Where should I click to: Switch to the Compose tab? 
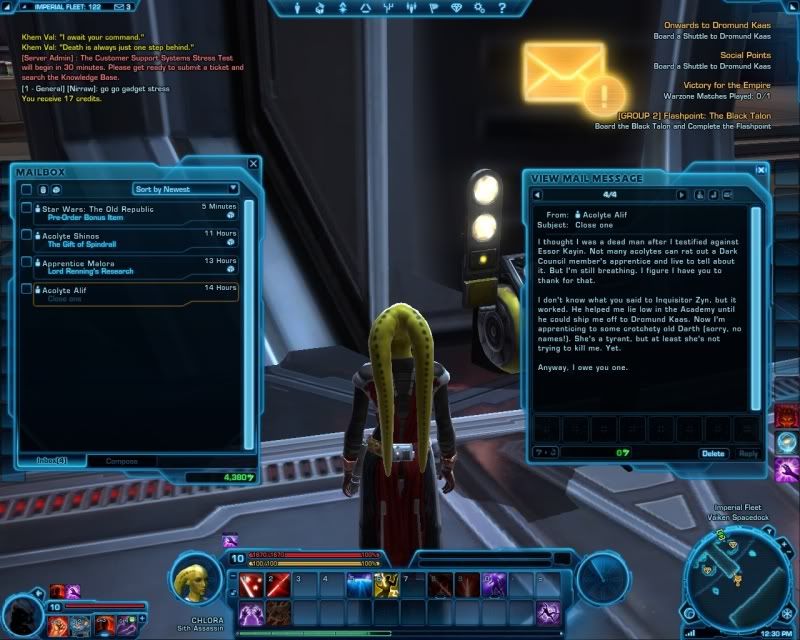click(x=122, y=461)
